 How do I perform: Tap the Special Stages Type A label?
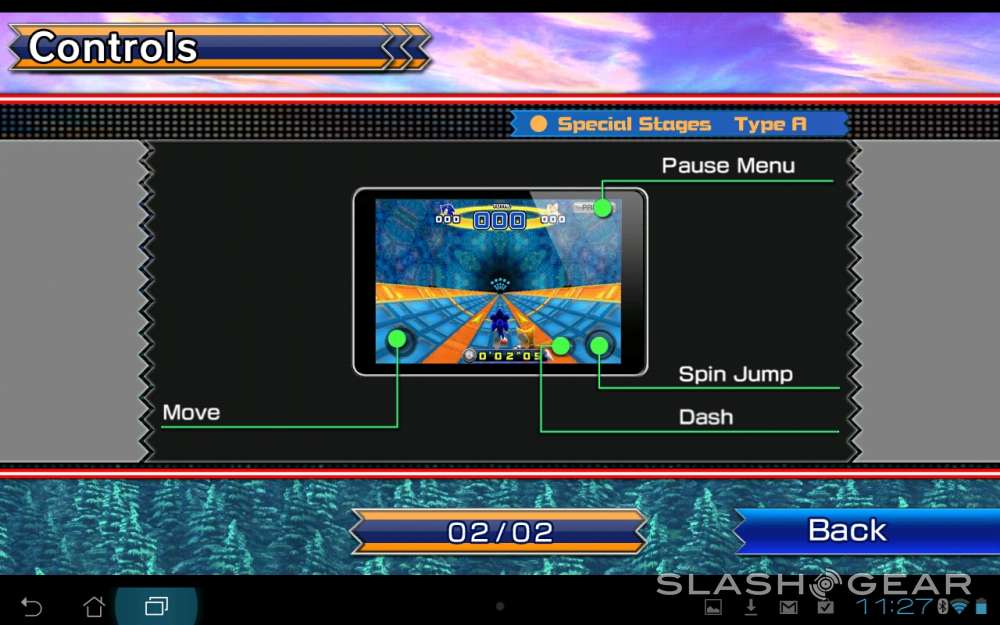pyautogui.click(x=680, y=124)
